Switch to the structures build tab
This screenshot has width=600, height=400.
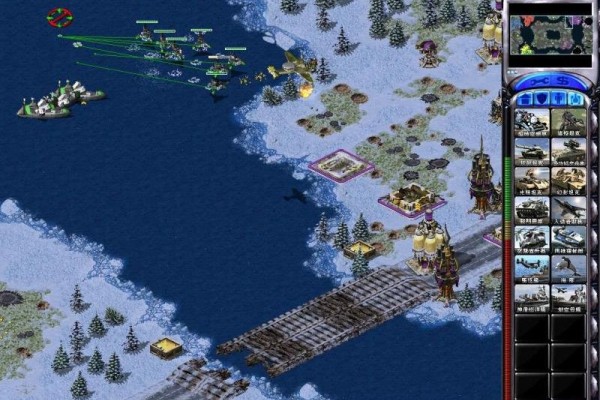(524, 98)
